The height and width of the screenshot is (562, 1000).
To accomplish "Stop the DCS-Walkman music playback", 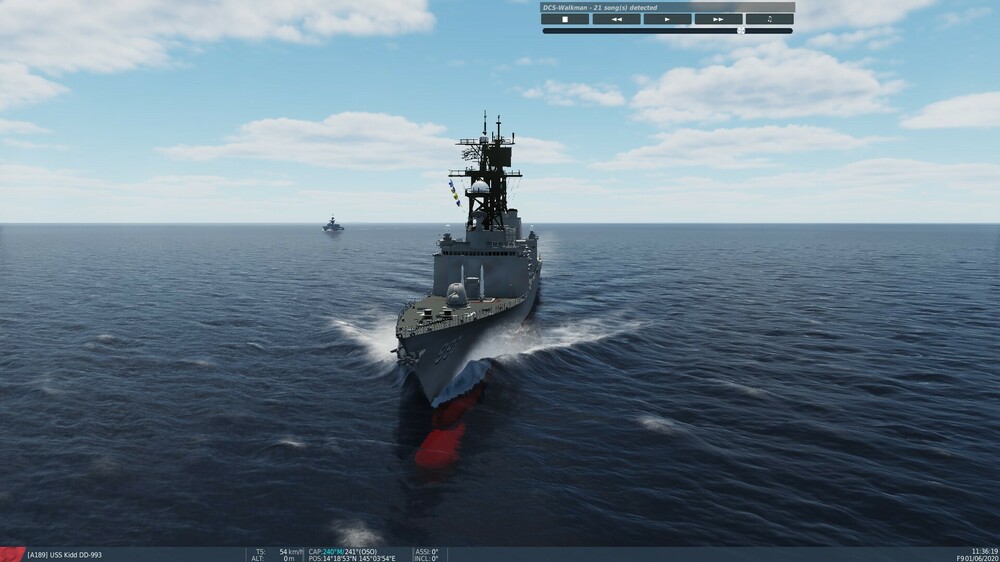I will (565, 19).
